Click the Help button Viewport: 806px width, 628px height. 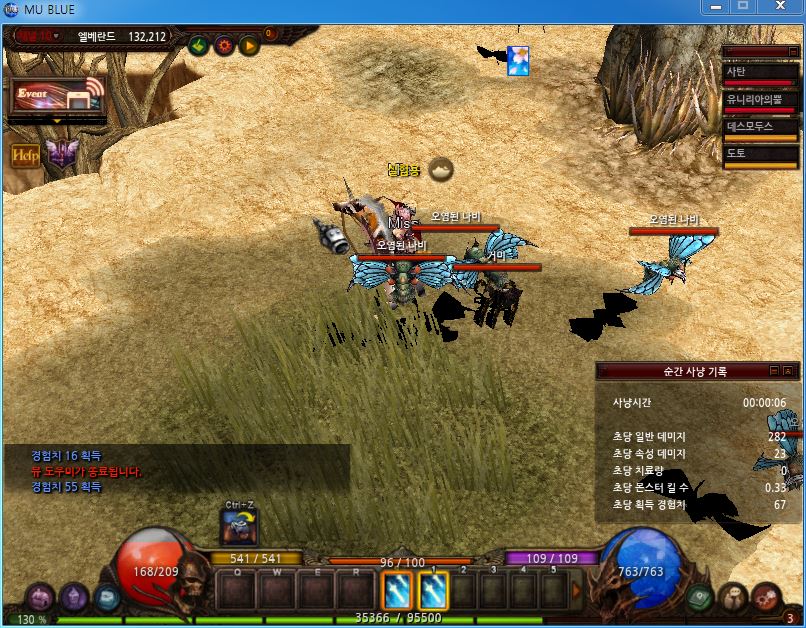click(x=24, y=155)
